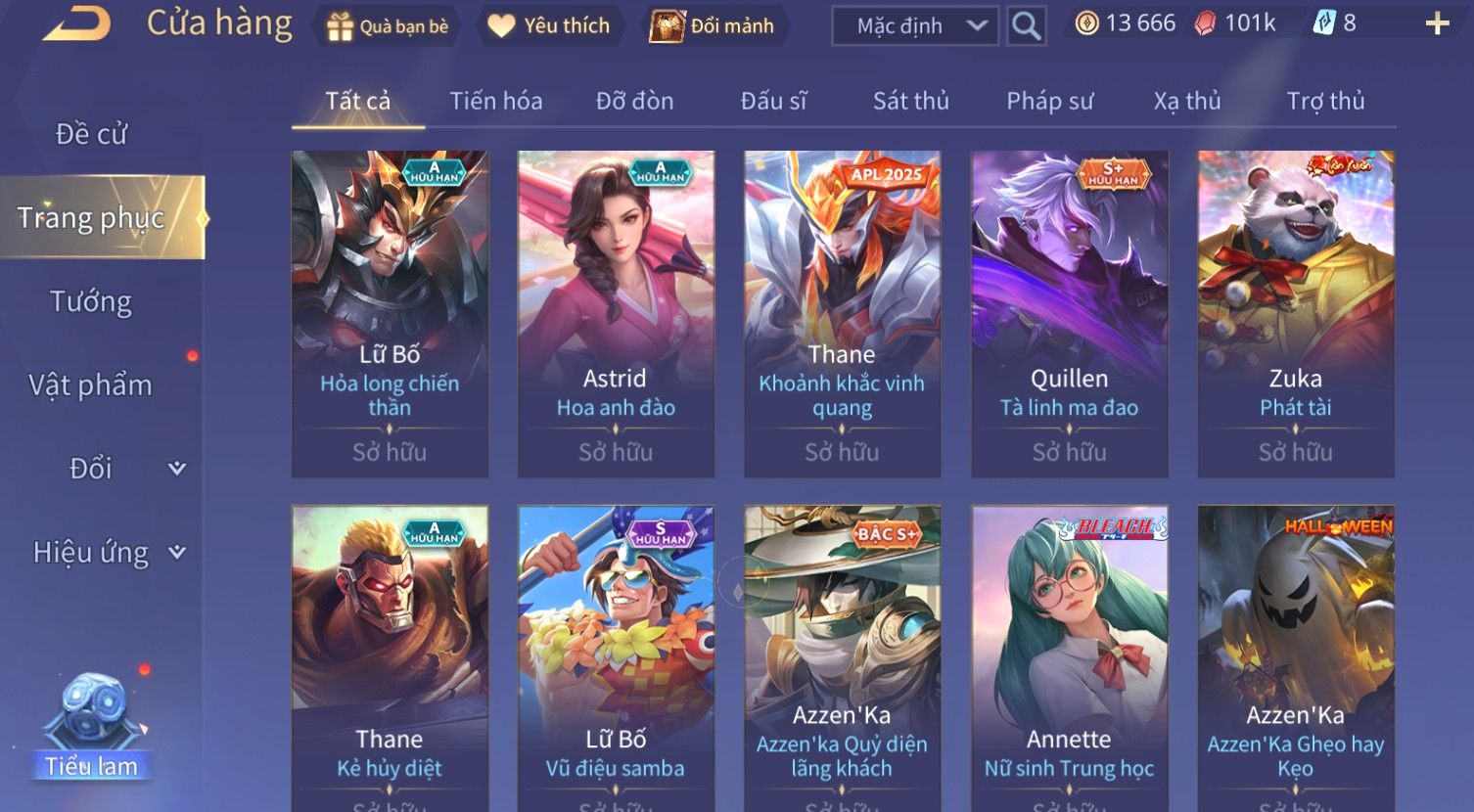Tap the Tiểu lam assistant icon
1474x812 pixels.
92,726
